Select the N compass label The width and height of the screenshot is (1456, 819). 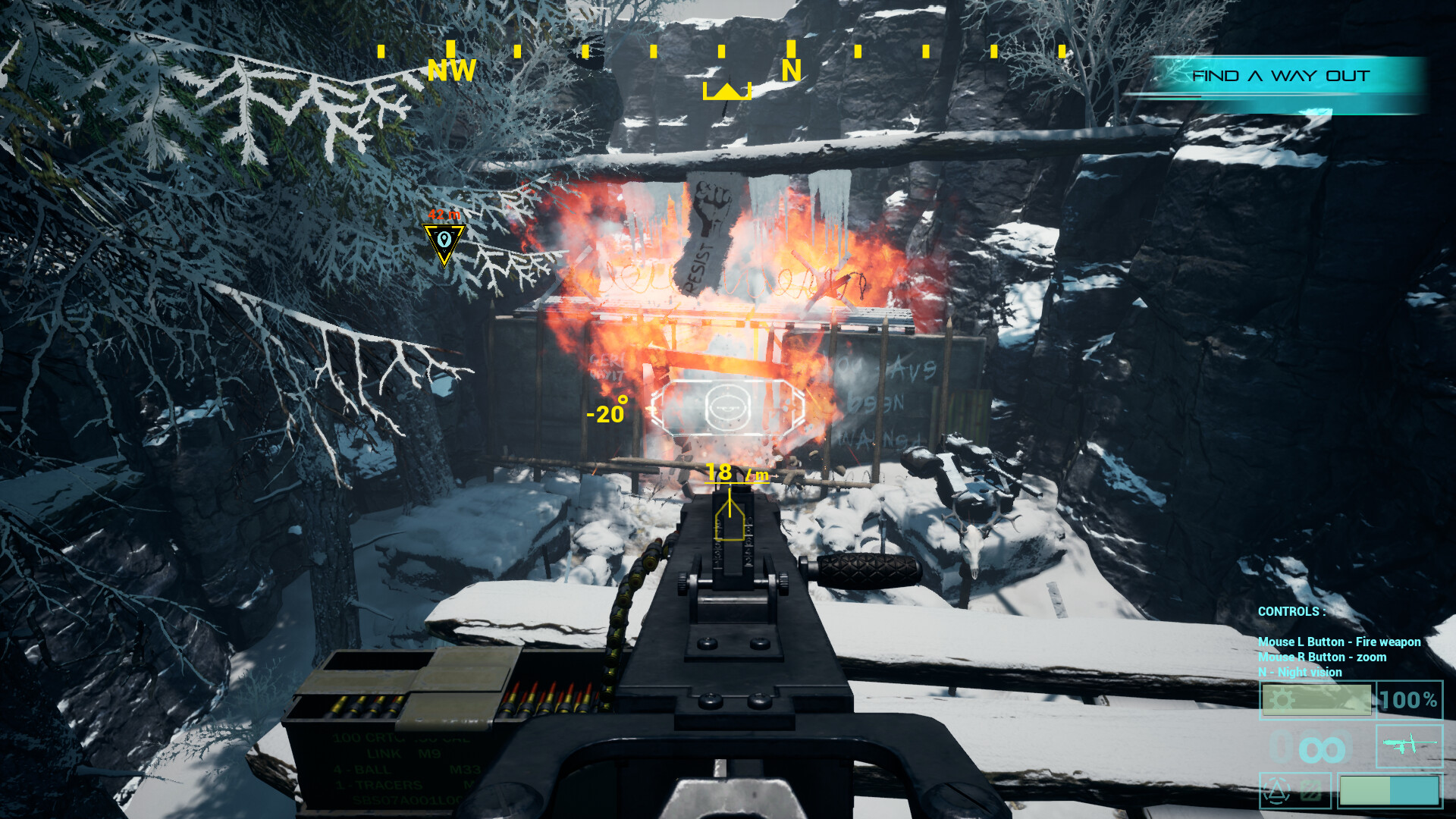point(791,71)
